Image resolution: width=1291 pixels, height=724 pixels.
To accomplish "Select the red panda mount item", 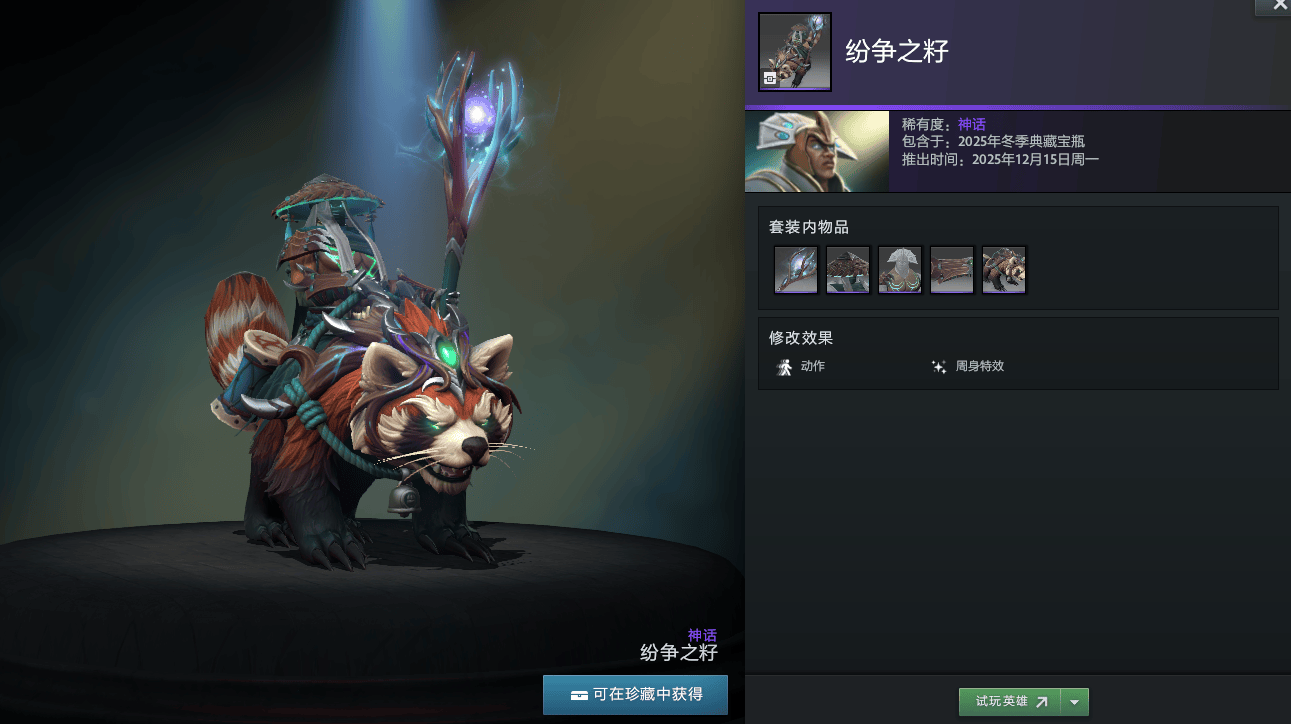I will [x=1004, y=270].
